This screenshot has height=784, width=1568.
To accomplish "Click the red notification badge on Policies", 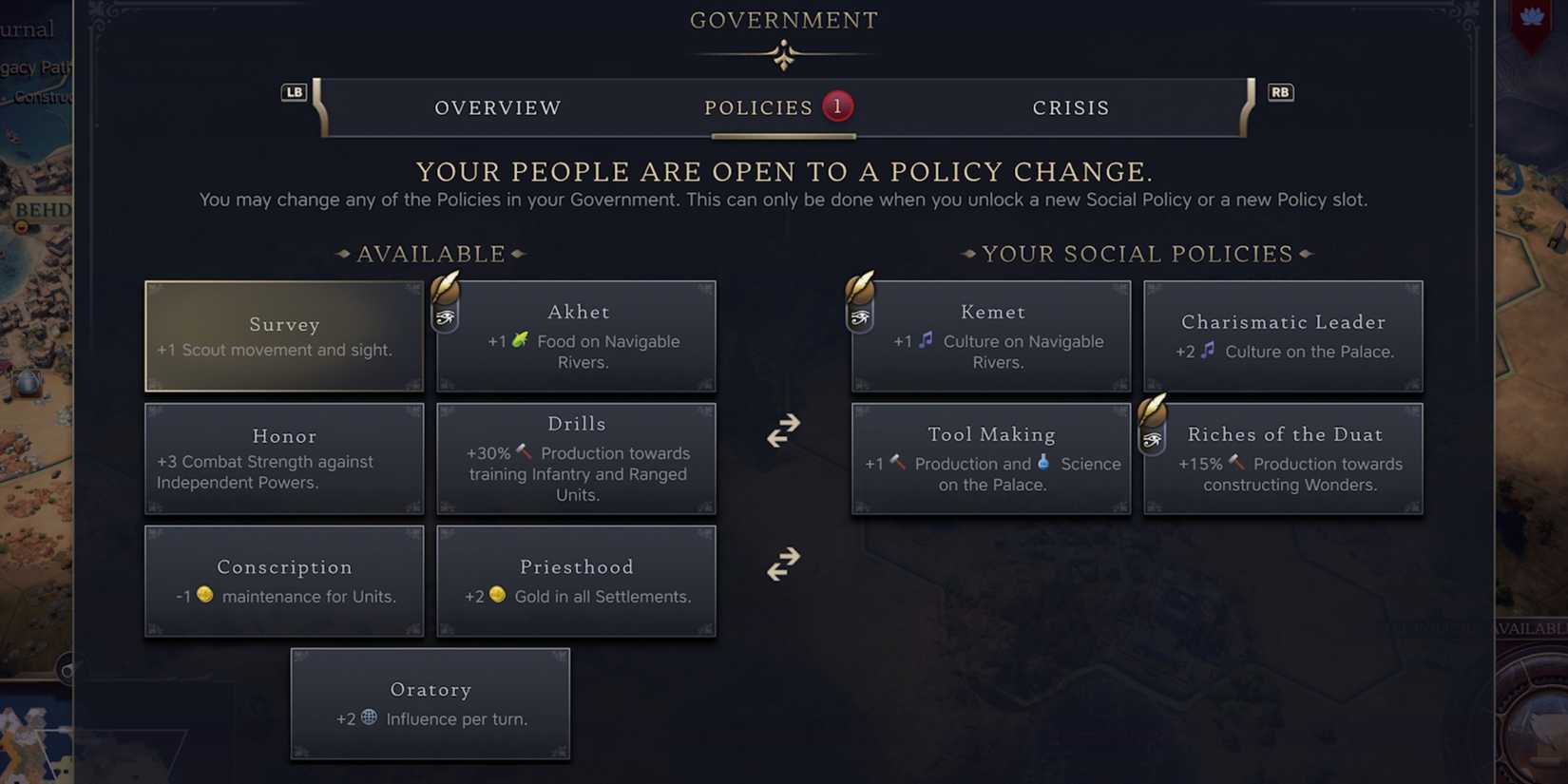I will tap(837, 106).
